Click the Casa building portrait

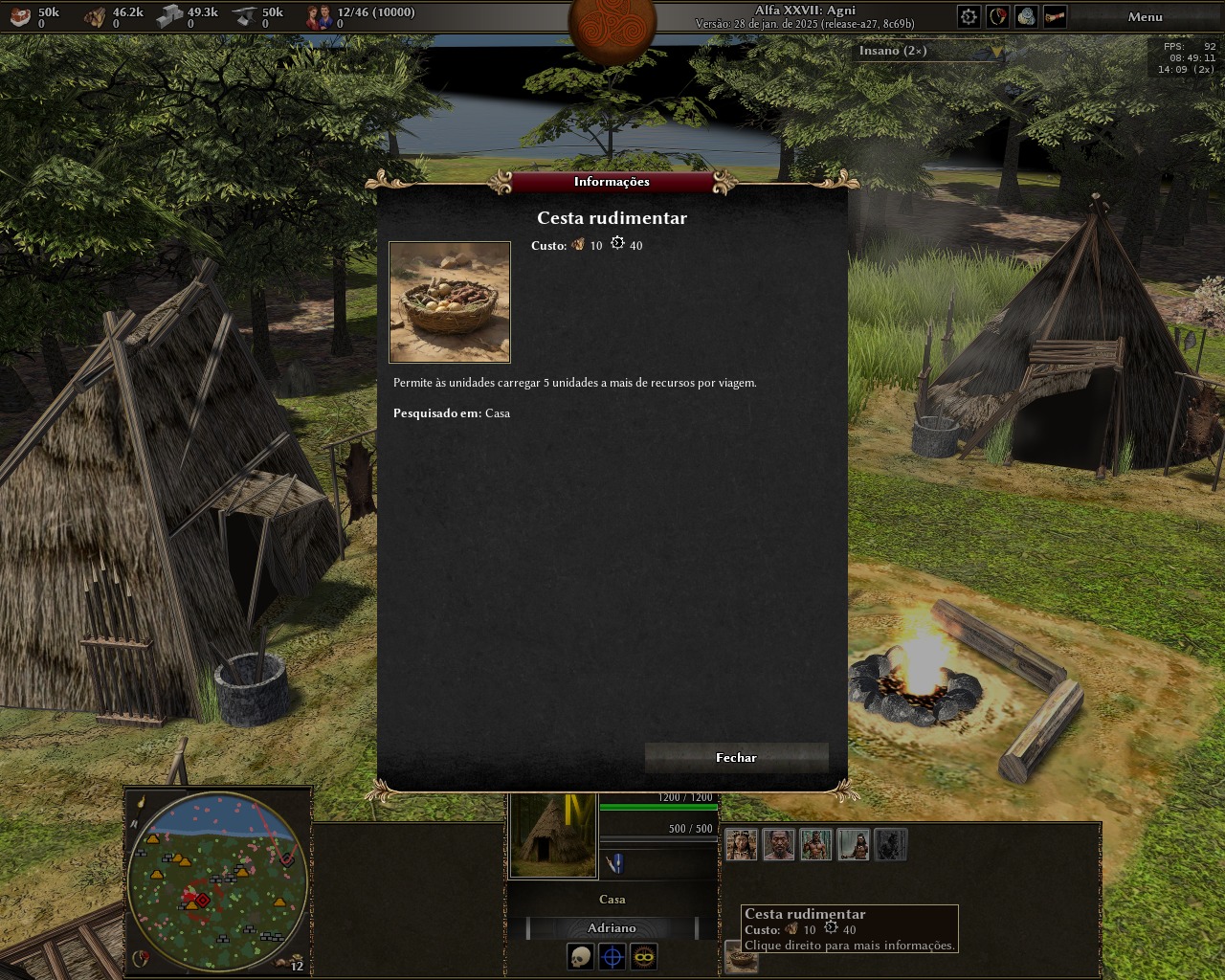553,835
